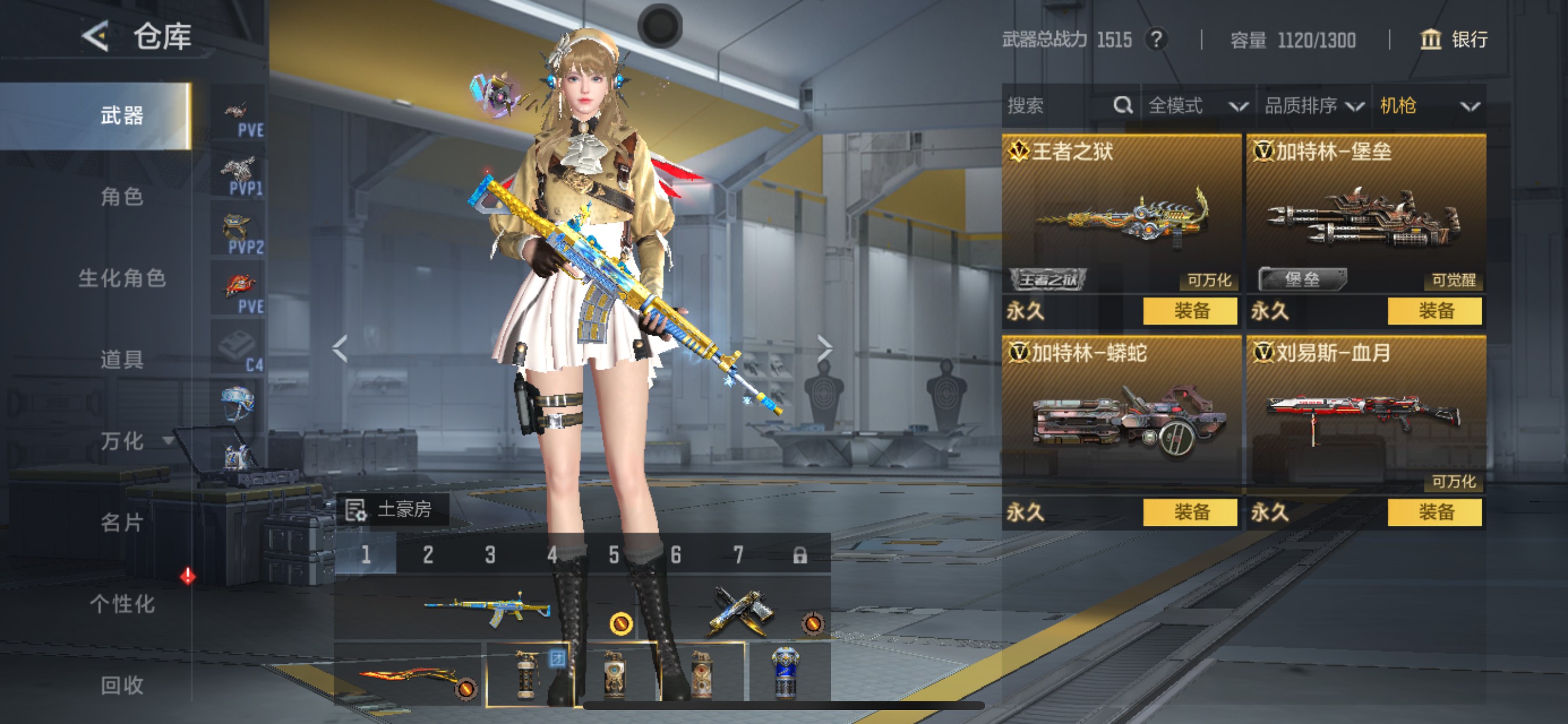Open the 生化角色 category

click(122, 278)
